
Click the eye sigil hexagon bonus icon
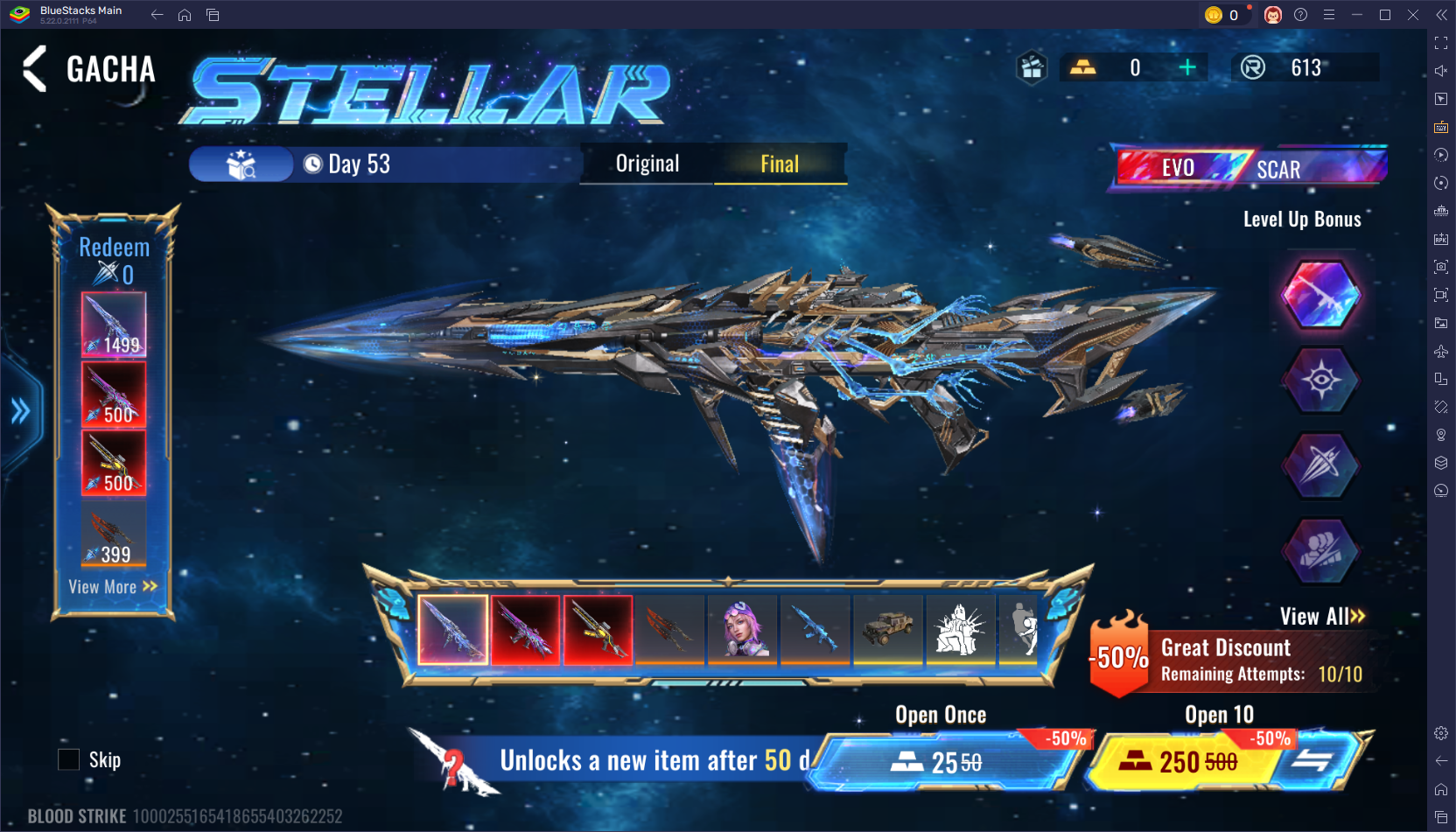click(1321, 381)
